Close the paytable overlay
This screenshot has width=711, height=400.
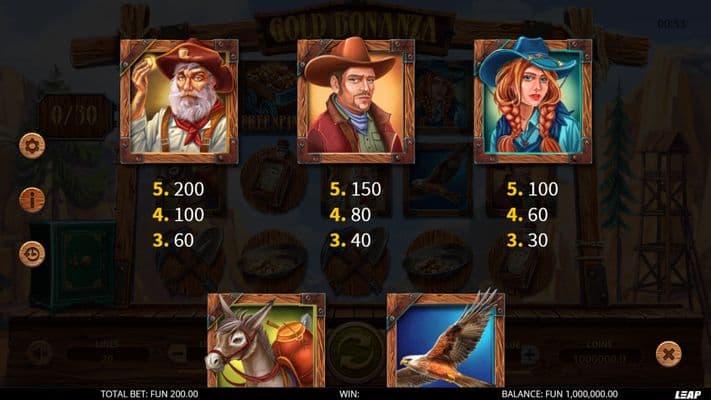668,353
